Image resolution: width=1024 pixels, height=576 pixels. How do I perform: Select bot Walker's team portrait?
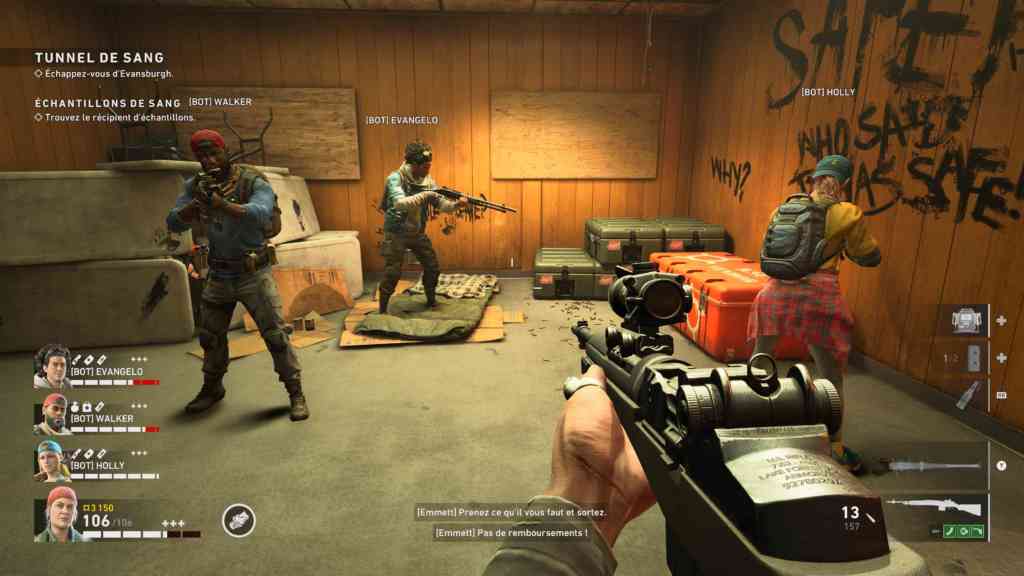coord(52,413)
